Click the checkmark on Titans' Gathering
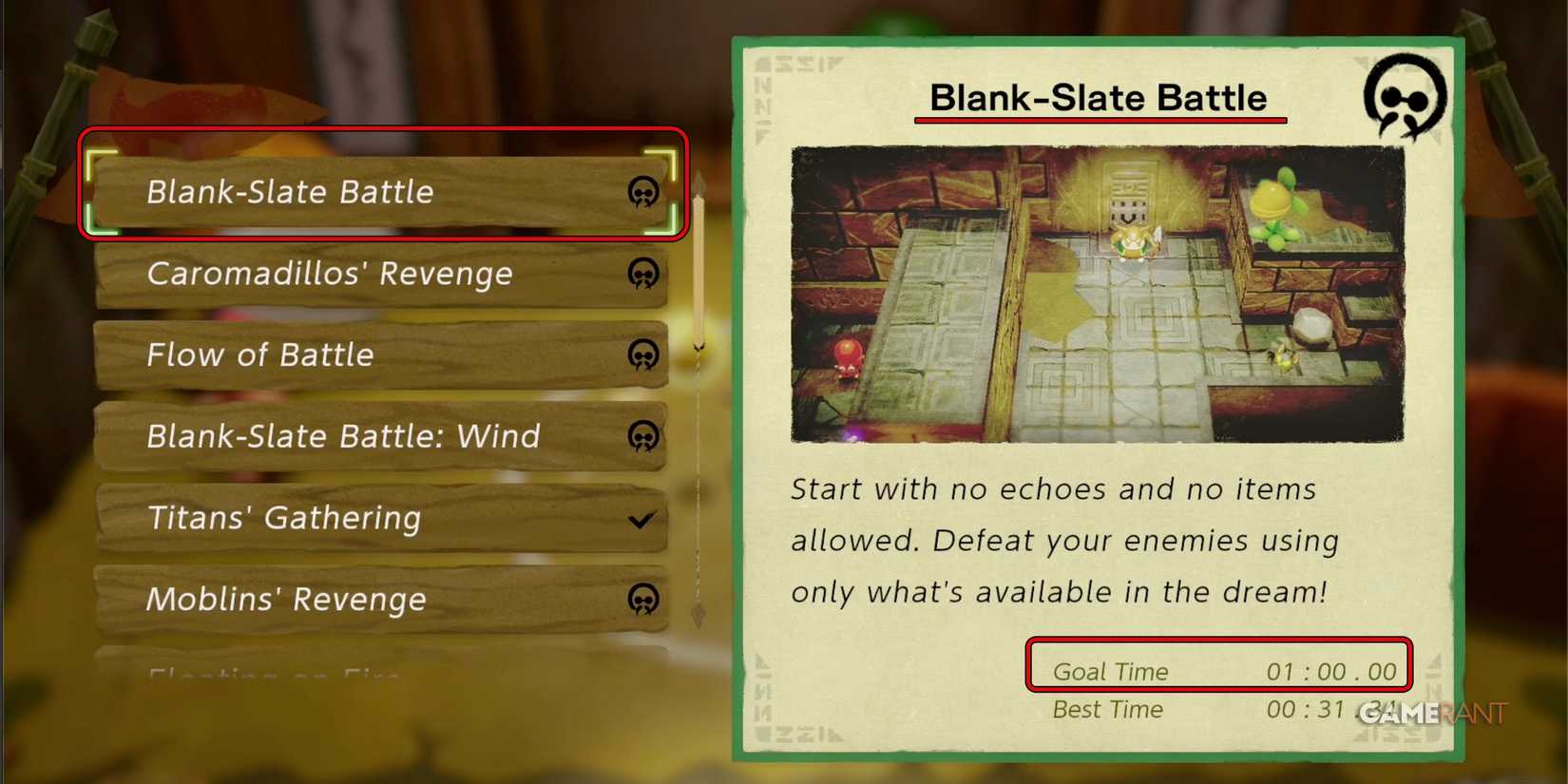 click(x=641, y=519)
